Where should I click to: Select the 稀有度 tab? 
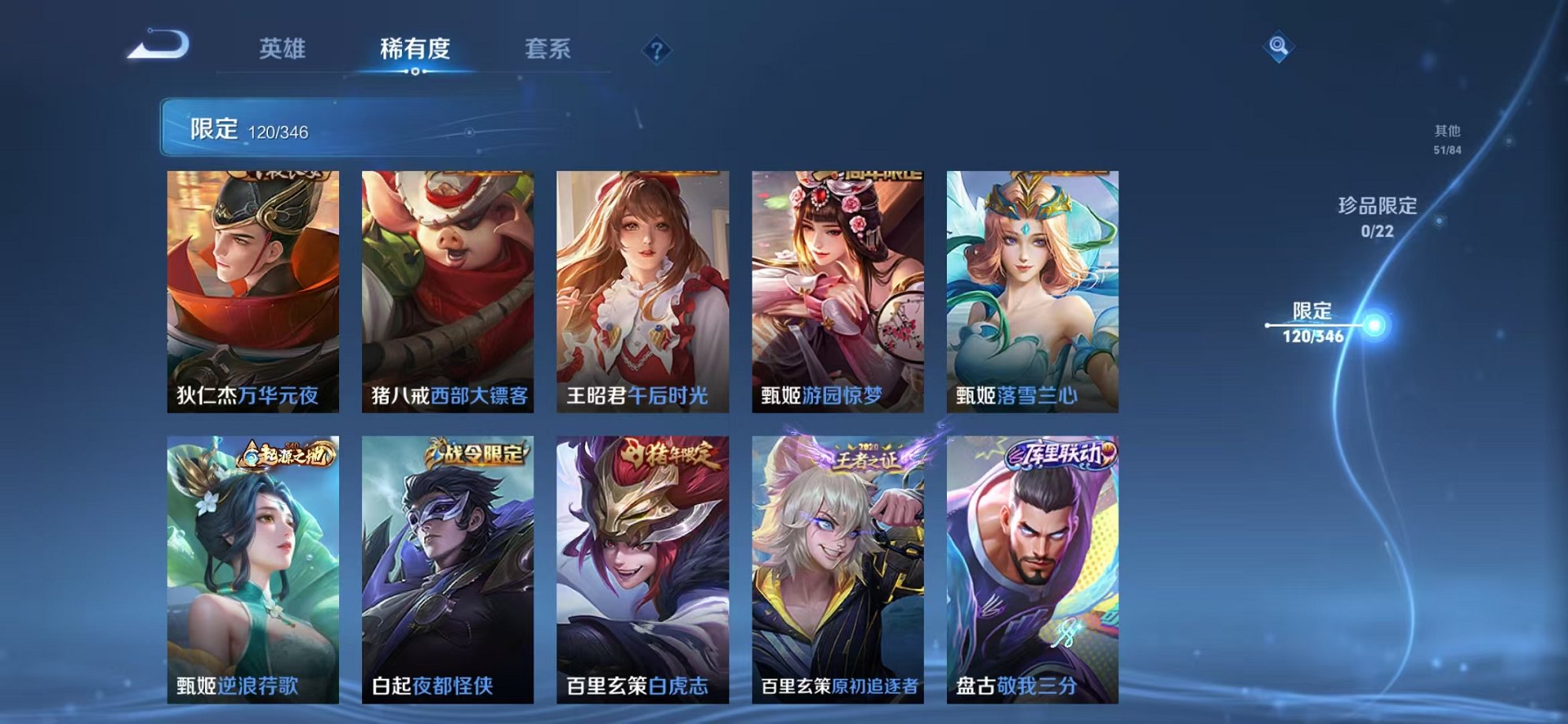coord(415,49)
